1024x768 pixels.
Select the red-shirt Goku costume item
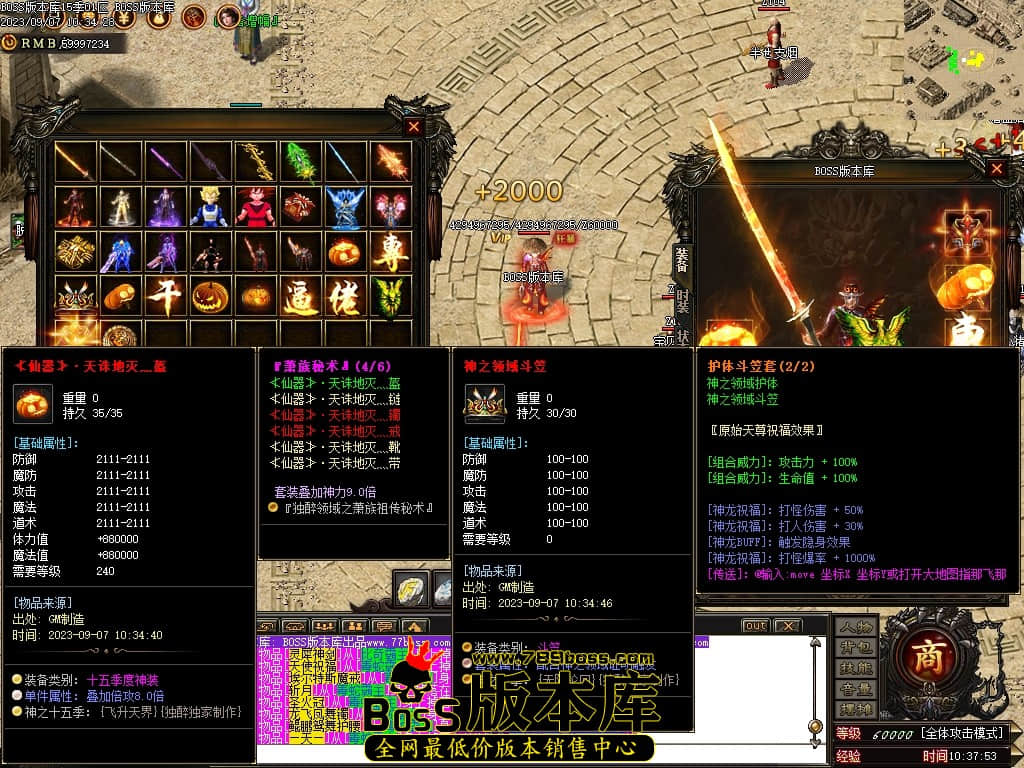coord(256,207)
